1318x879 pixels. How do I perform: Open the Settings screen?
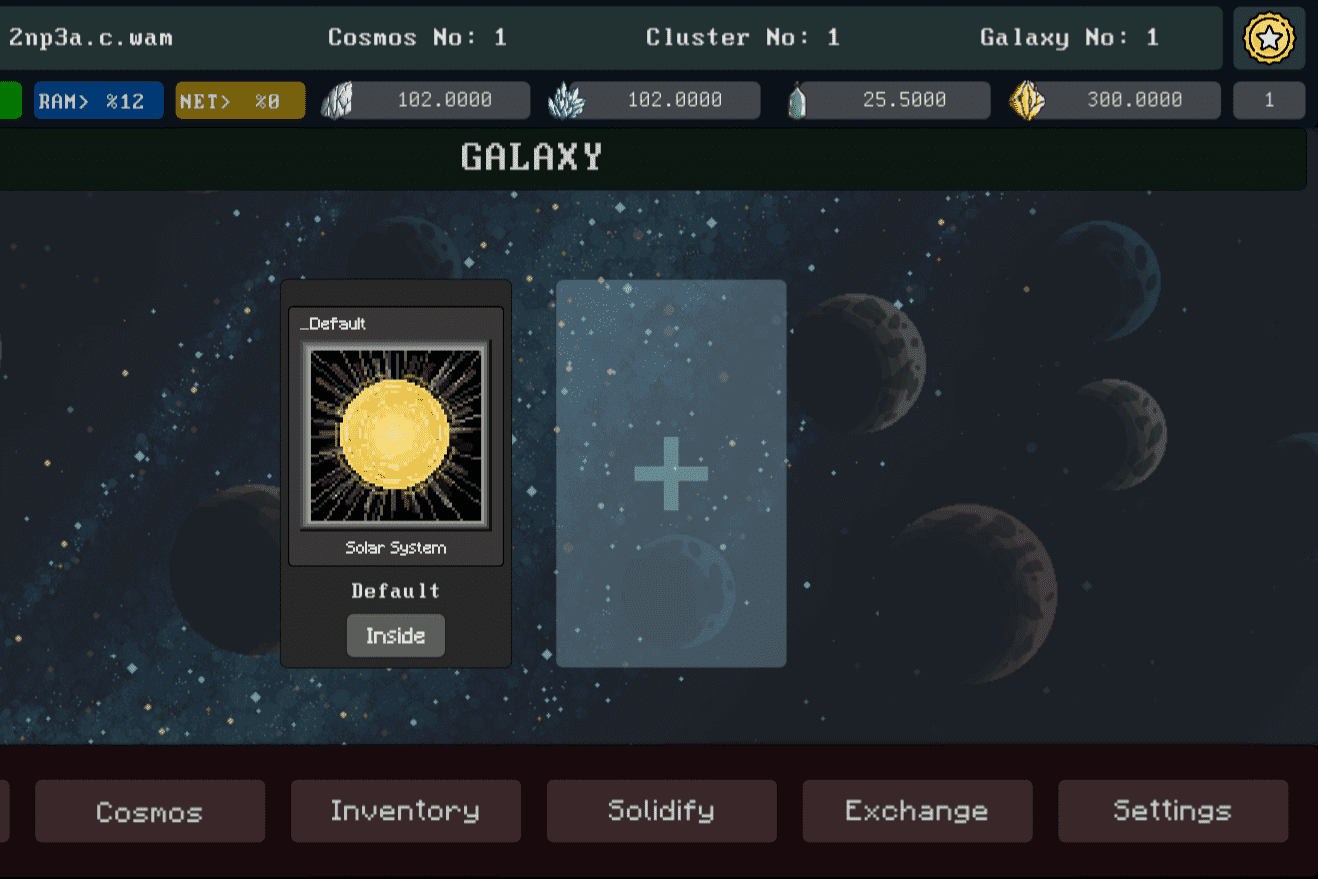(x=1172, y=811)
